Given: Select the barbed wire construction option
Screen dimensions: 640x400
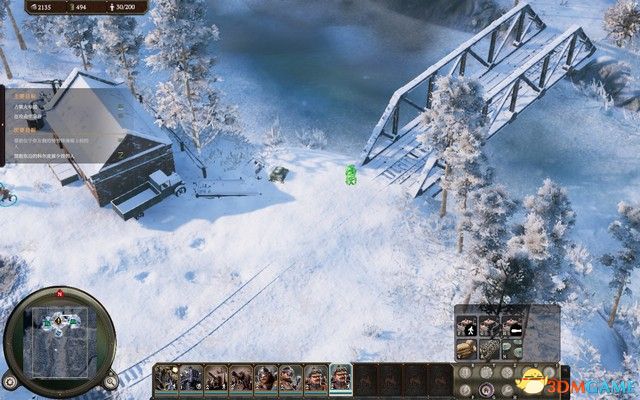Looking at the screenshot, I should pyautogui.click(x=490, y=350).
